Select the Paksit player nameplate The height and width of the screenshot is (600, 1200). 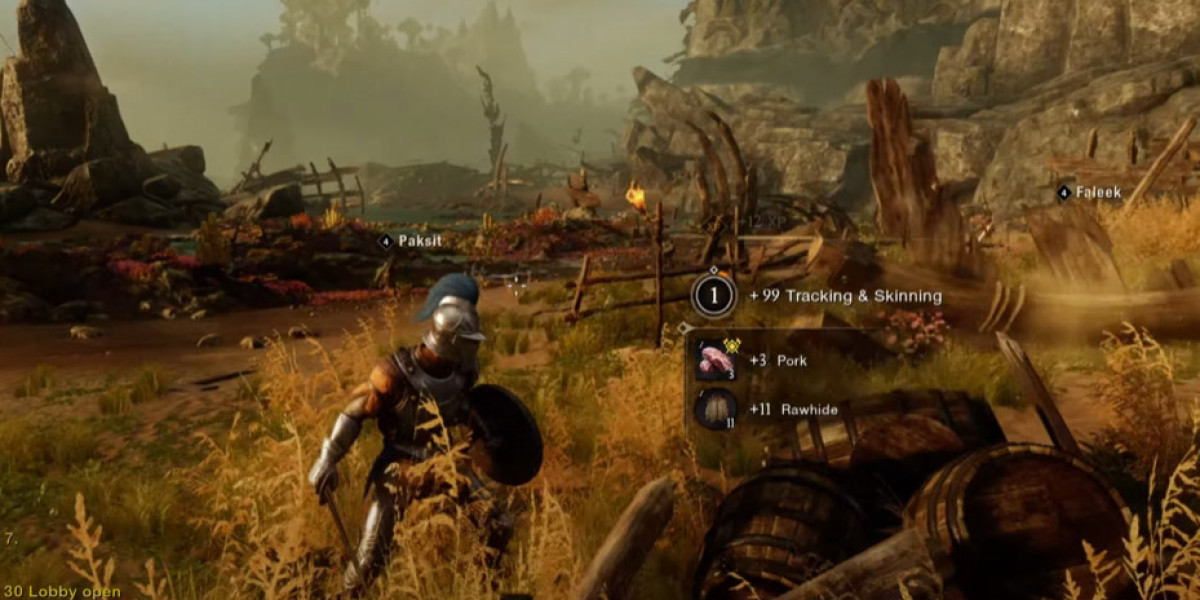click(411, 241)
